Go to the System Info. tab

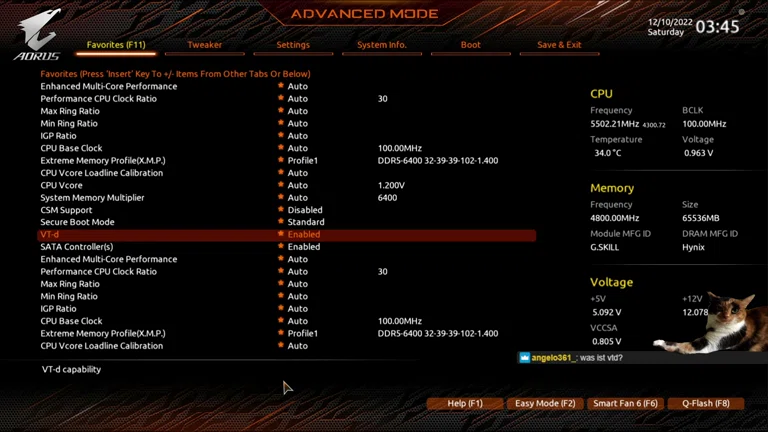click(x=382, y=45)
